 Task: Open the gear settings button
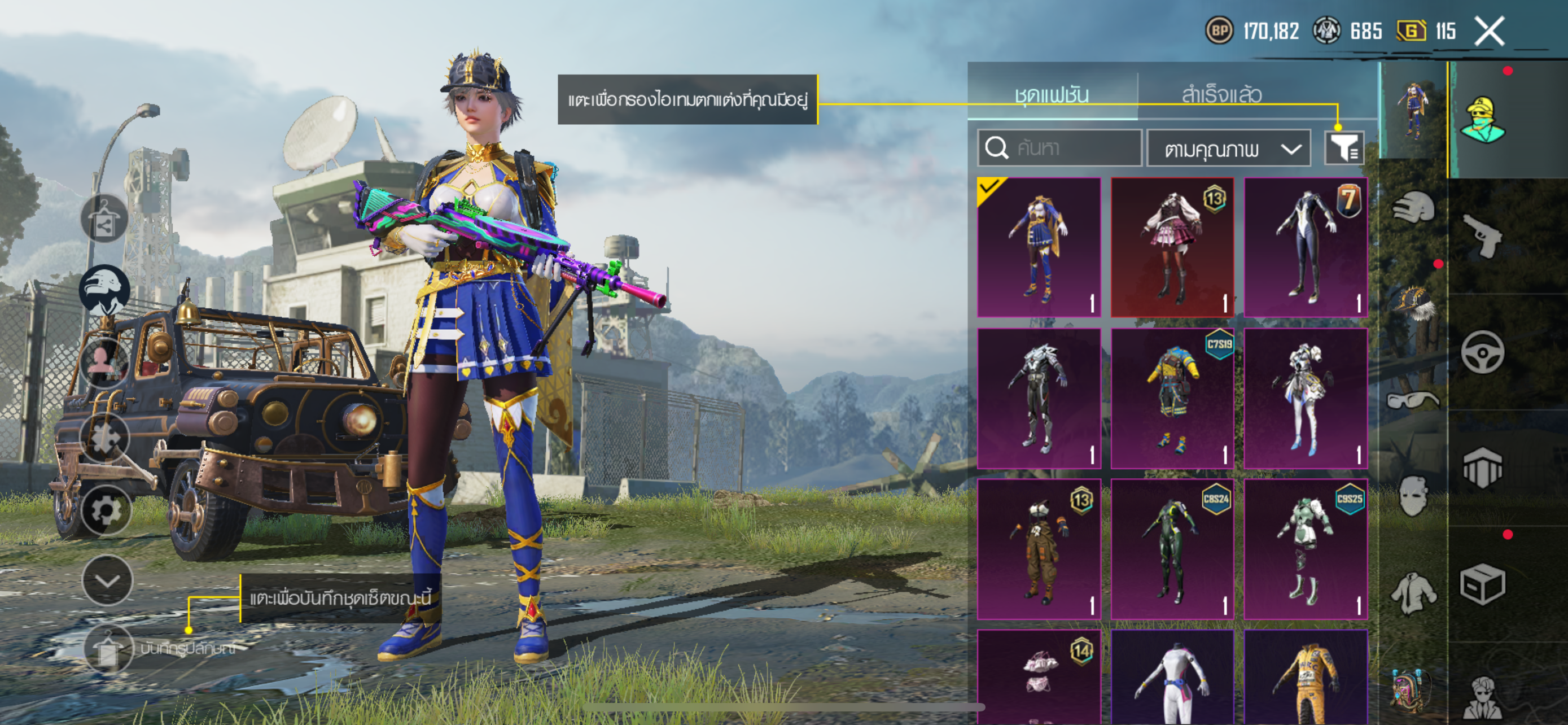point(106,510)
